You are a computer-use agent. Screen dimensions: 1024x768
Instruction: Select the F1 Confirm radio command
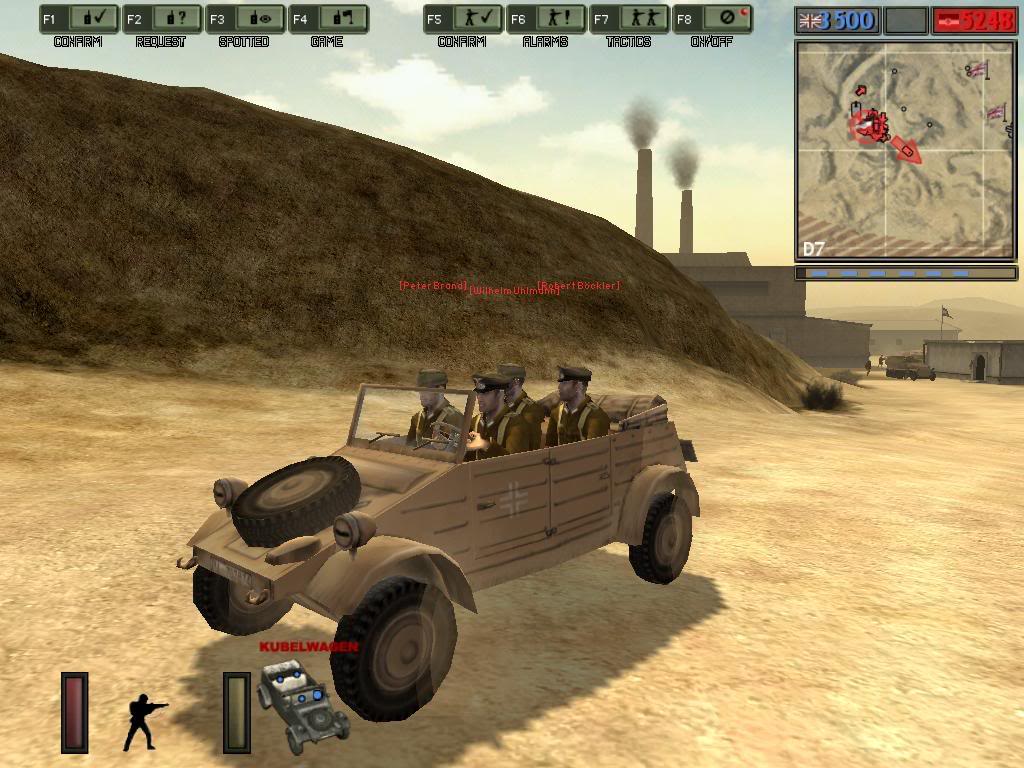[x=80, y=18]
